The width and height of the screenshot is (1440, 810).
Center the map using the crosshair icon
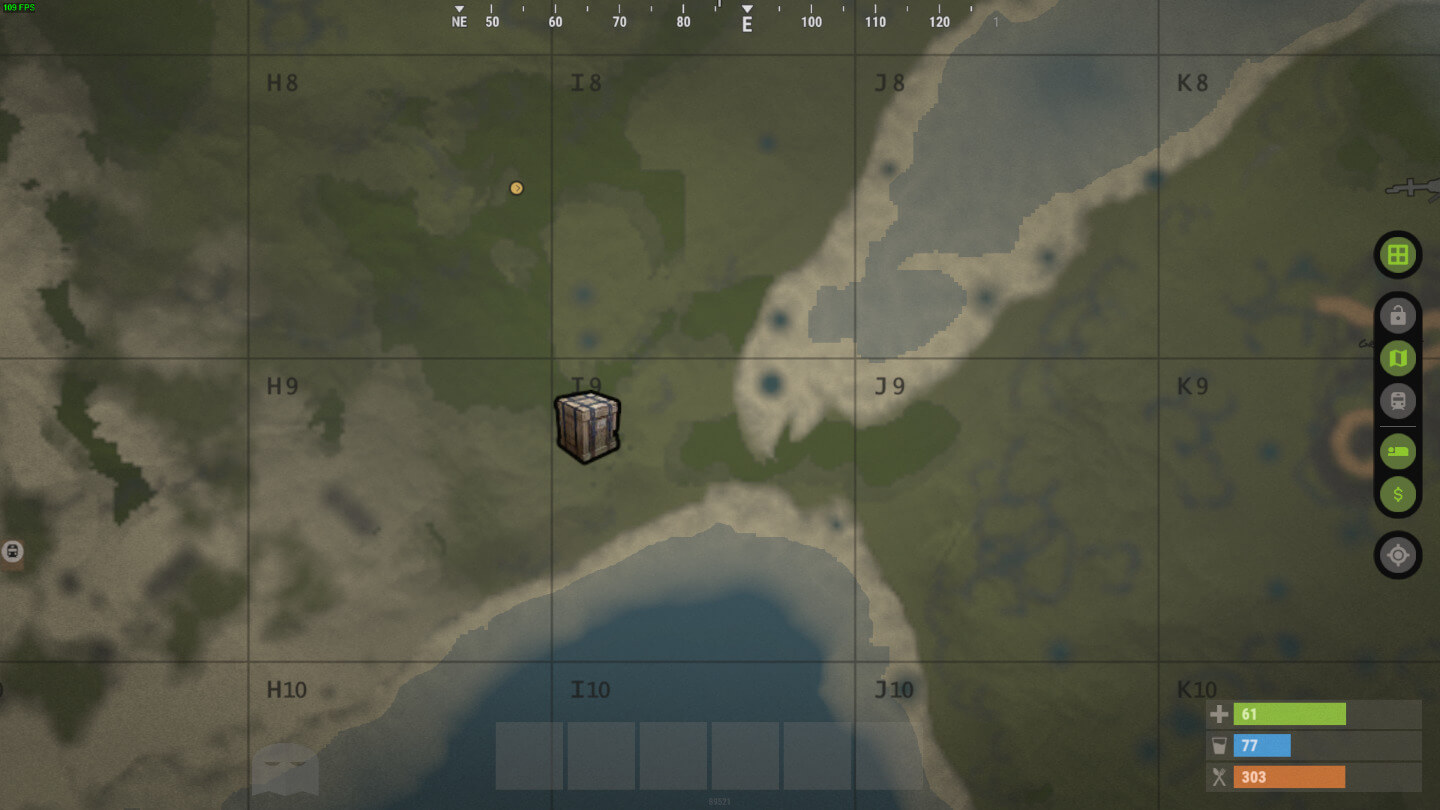point(1397,555)
